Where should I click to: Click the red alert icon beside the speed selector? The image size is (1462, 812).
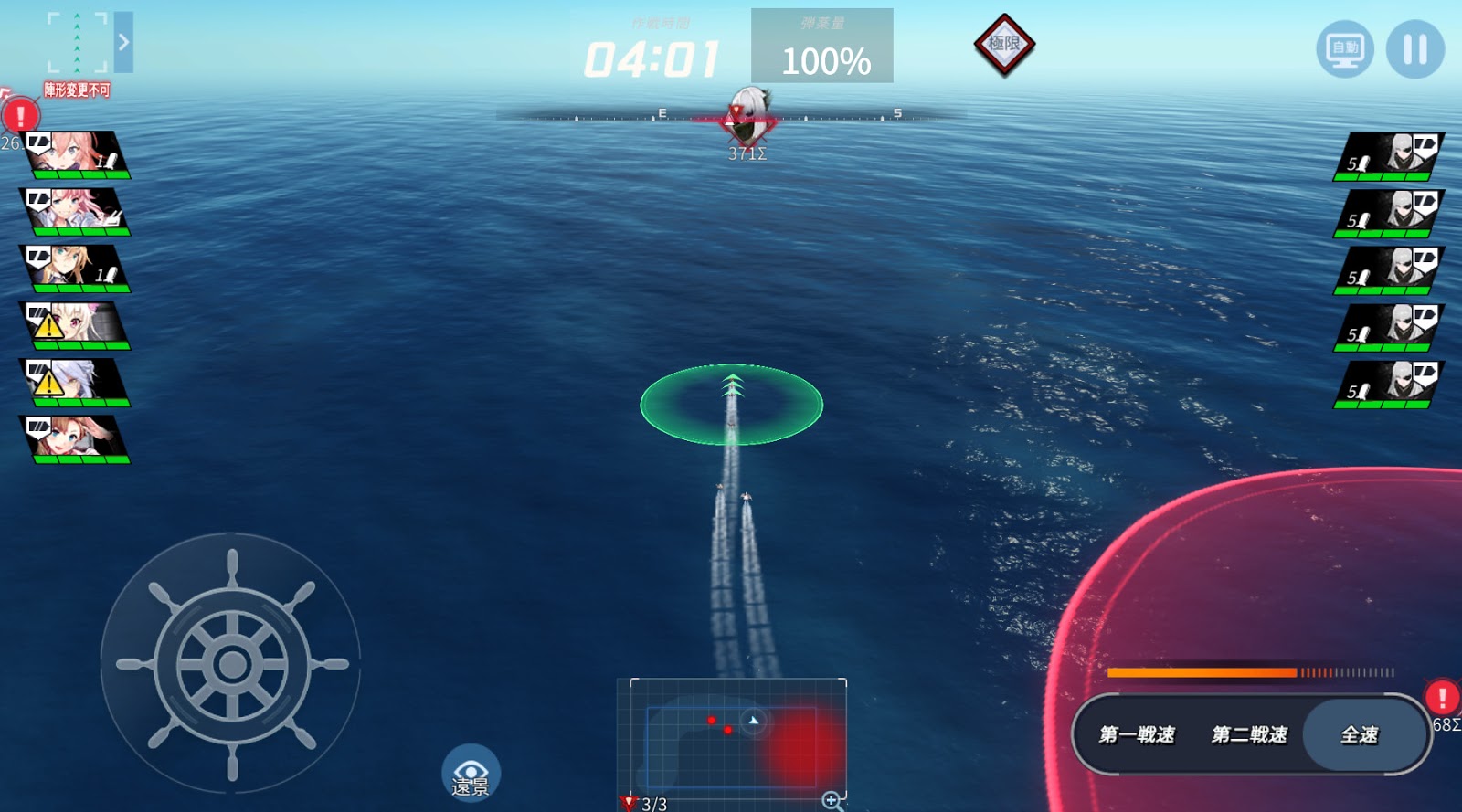[1442, 699]
